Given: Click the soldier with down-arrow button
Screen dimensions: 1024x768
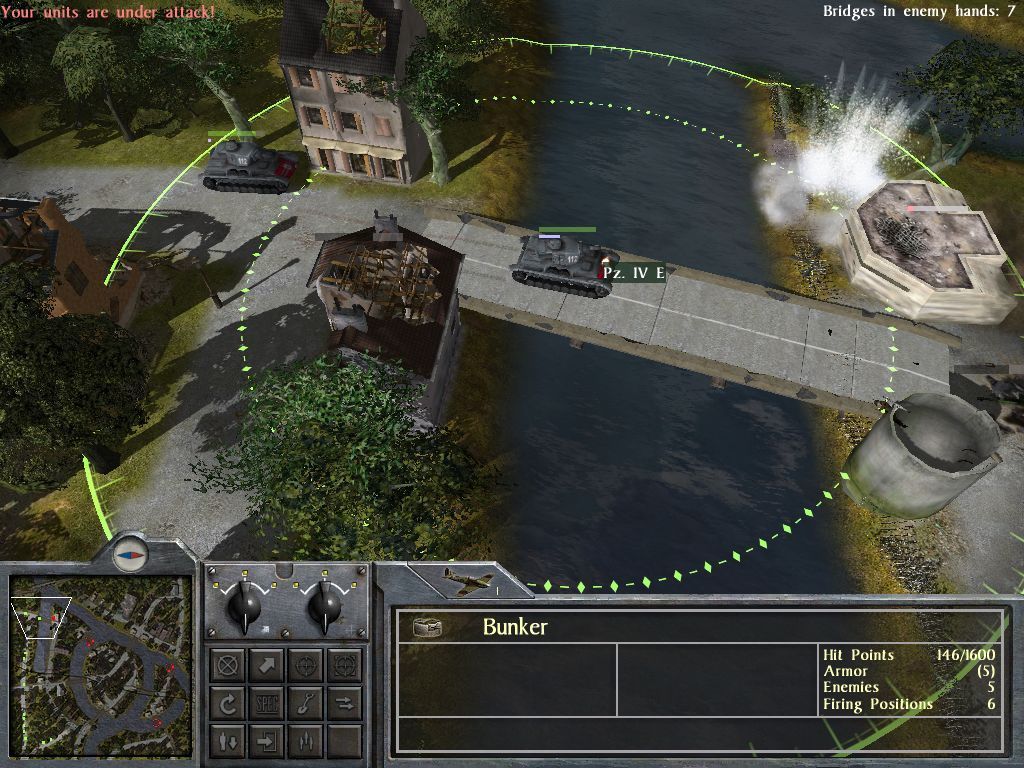Looking at the screenshot, I should [228, 741].
